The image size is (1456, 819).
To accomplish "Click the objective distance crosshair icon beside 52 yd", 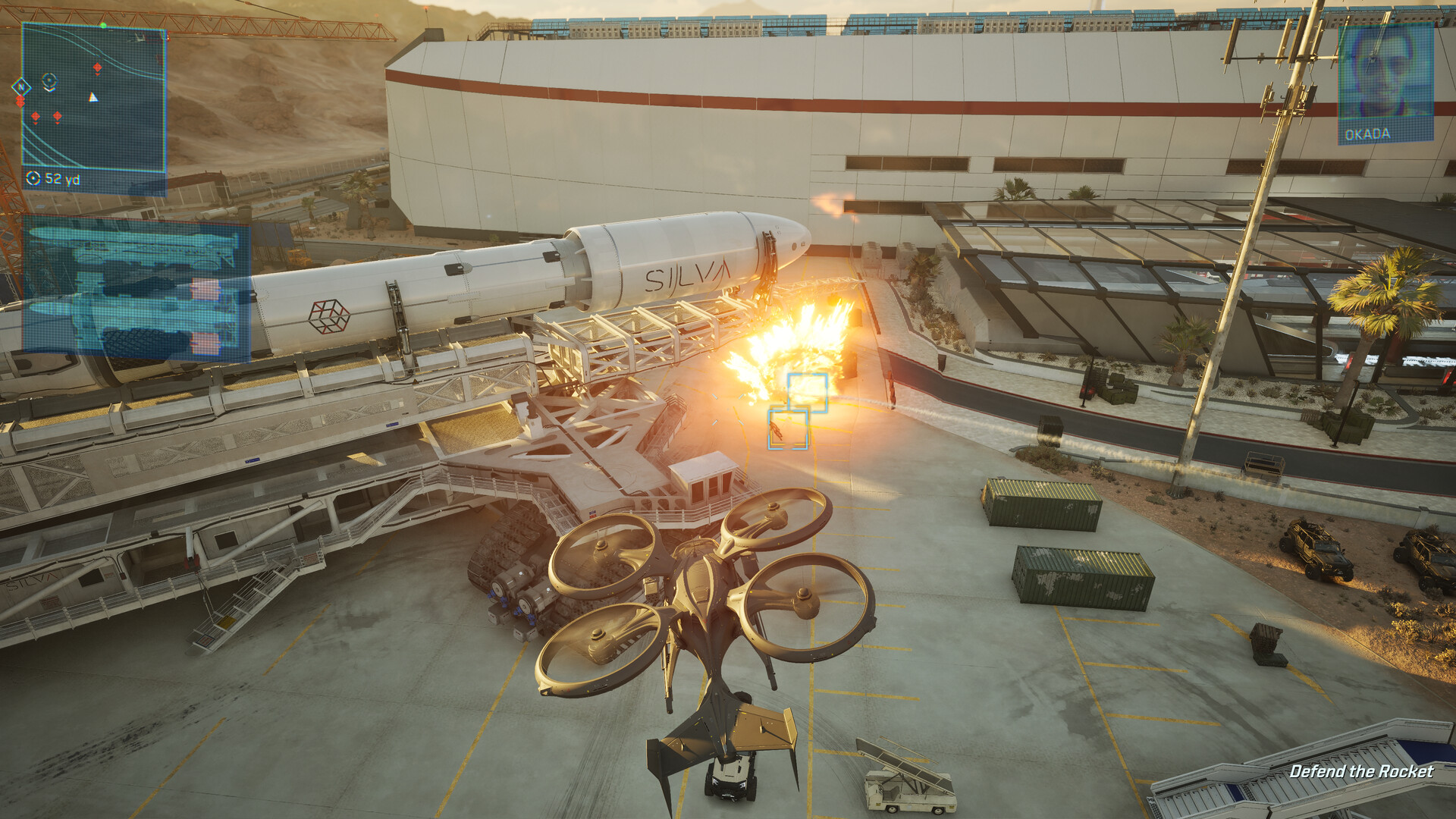I will [x=33, y=177].
